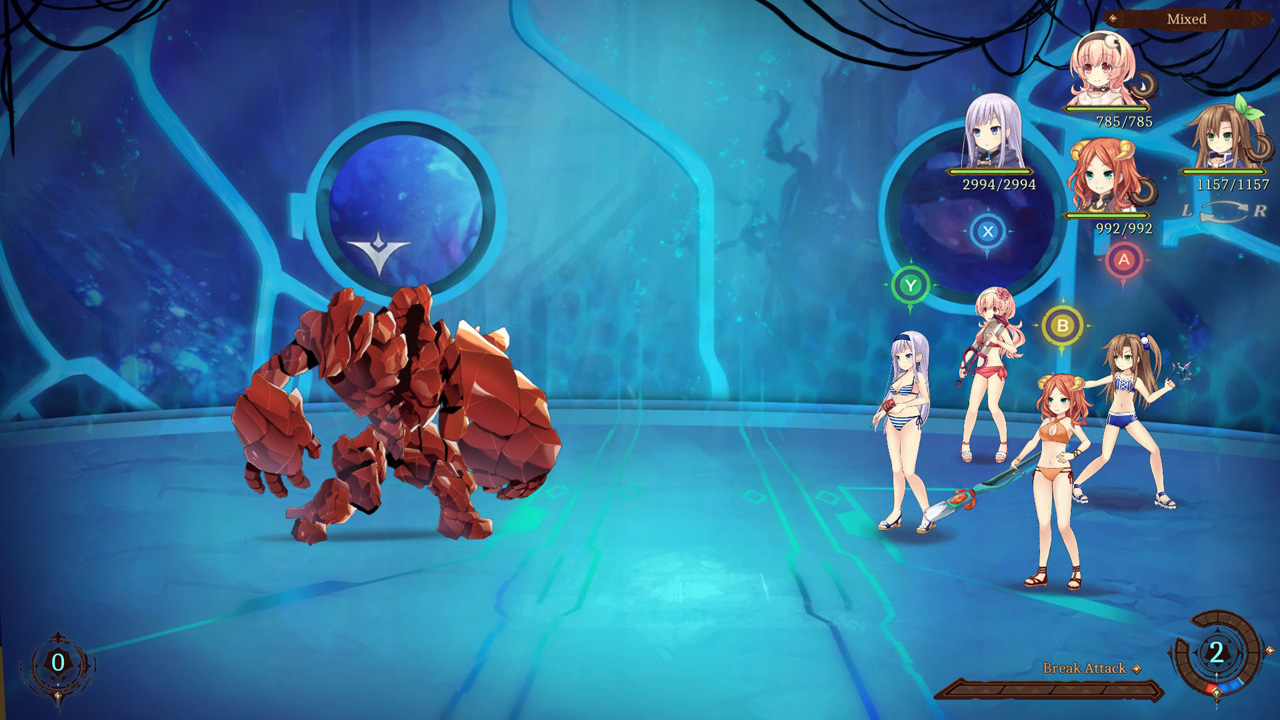Select the X command button
The image size is (1280, 720).
tap(988, 232)
